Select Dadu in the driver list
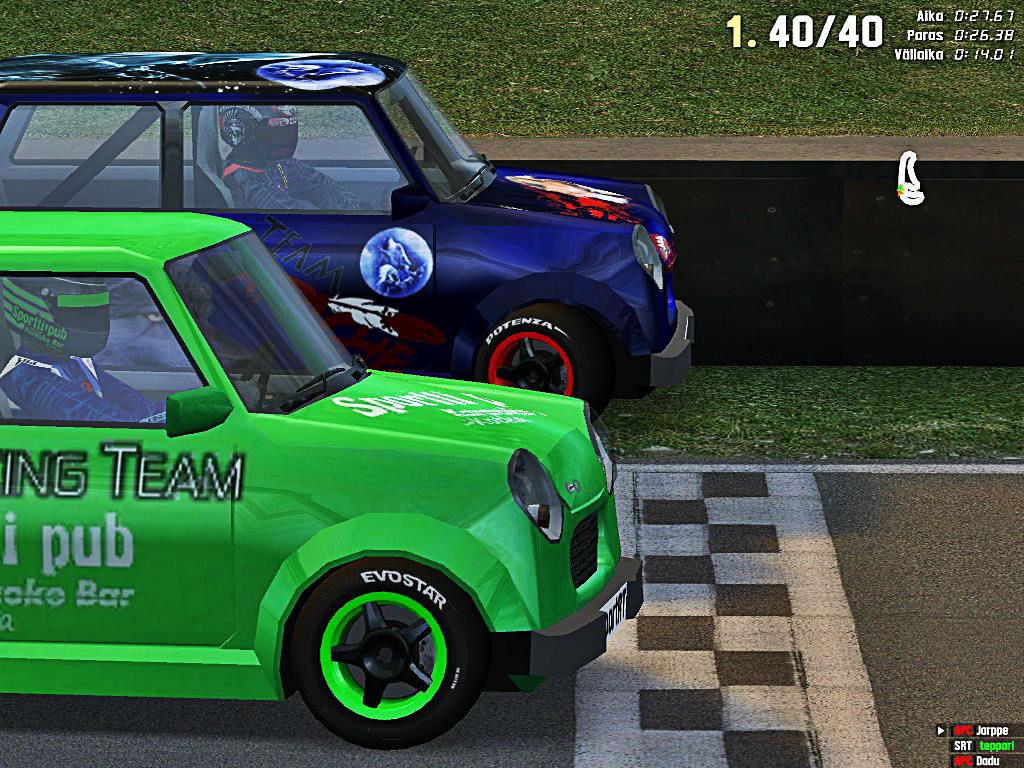 (x=990, y=761)
